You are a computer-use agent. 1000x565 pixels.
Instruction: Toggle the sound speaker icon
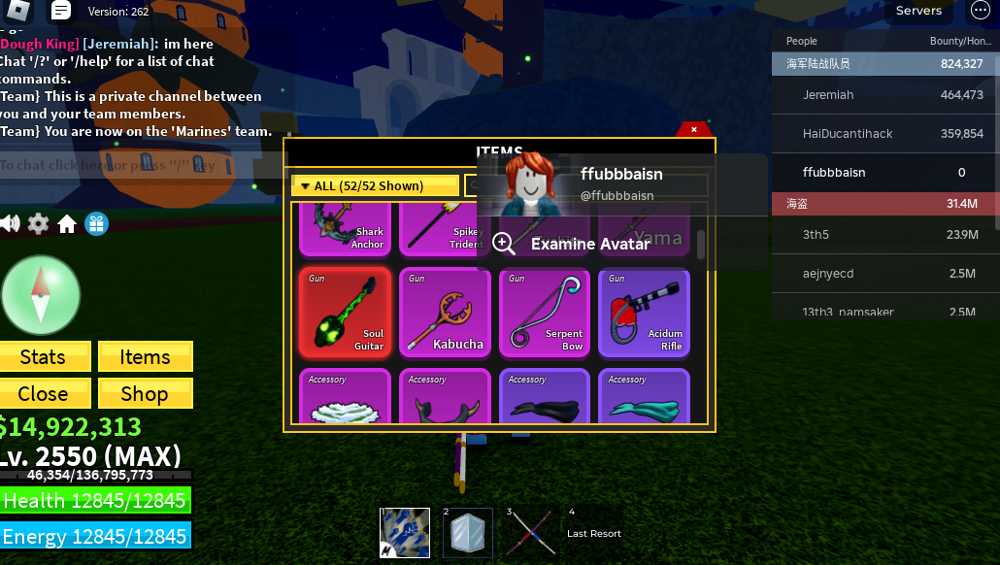(10, 224)
